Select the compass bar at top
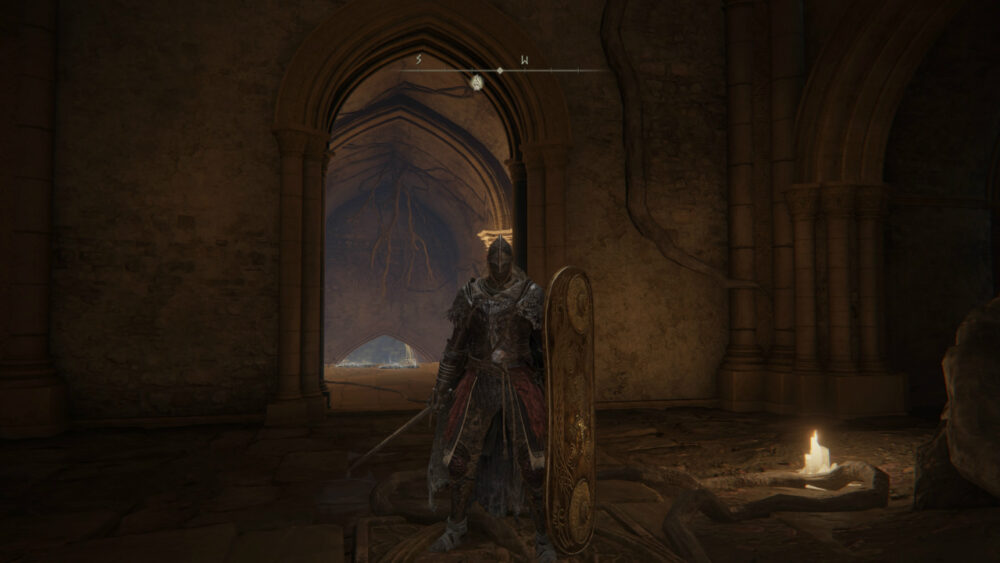Image resolution: width=1000 pixels, height=563 pixels. click(x=500, y=70)
